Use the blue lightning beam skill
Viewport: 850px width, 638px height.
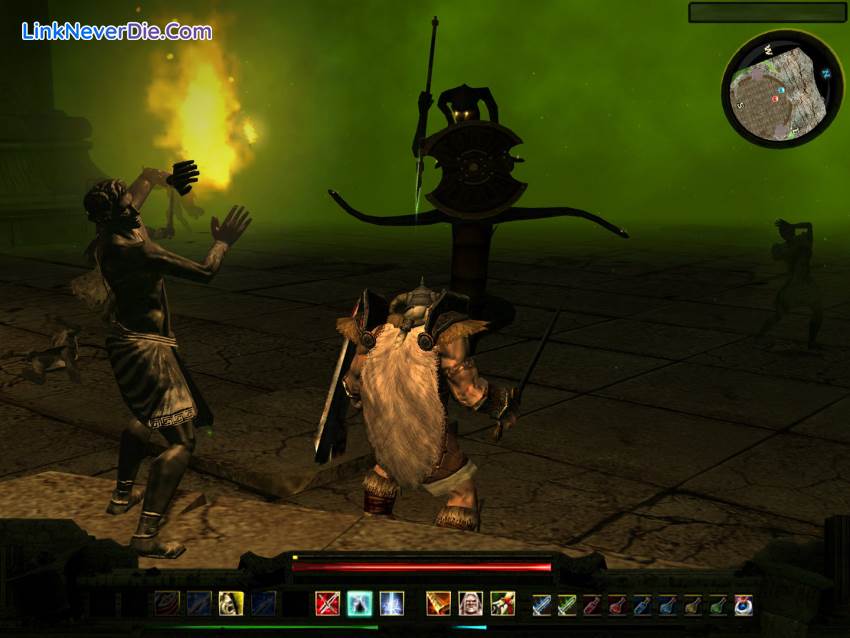point(392,603)
